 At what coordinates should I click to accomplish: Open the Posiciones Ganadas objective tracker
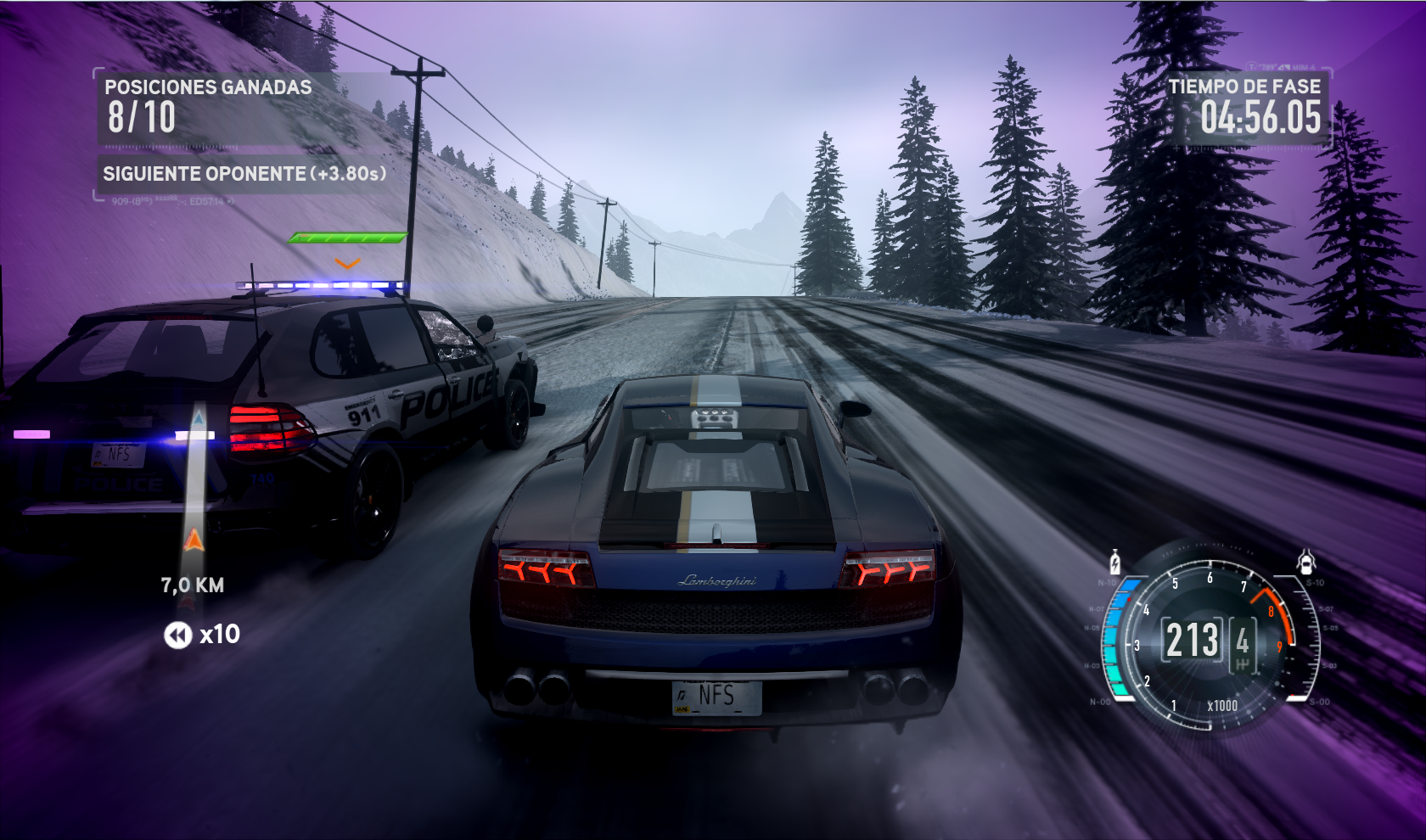pyautogui.click(x=209, y=105)
